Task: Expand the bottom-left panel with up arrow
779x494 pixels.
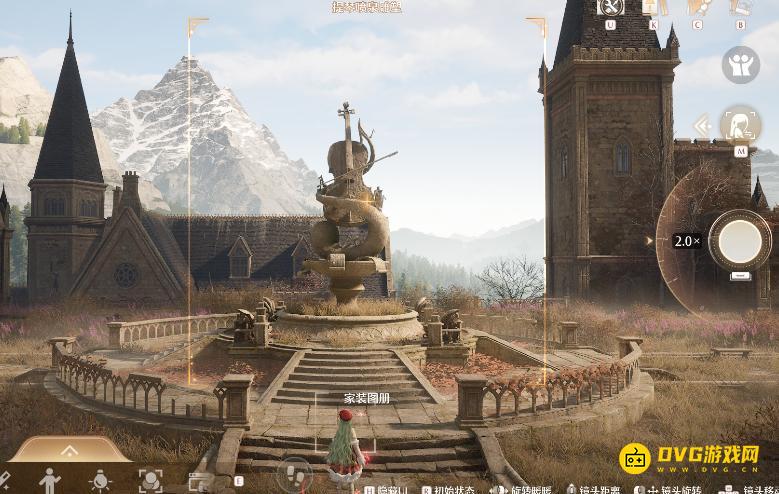Action: (69, 451)
